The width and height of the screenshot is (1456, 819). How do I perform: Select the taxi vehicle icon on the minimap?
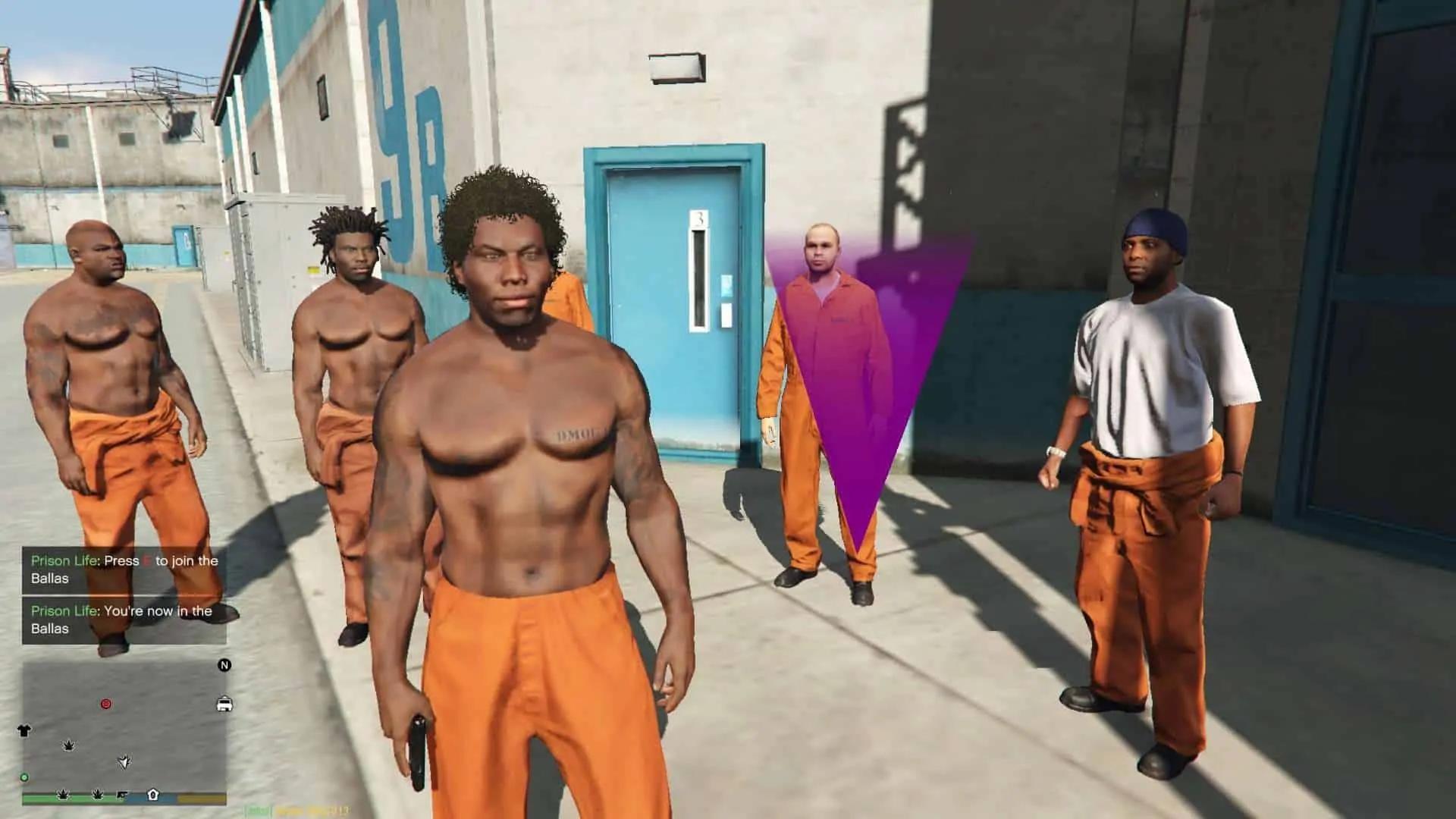click(x=224, y=704)
